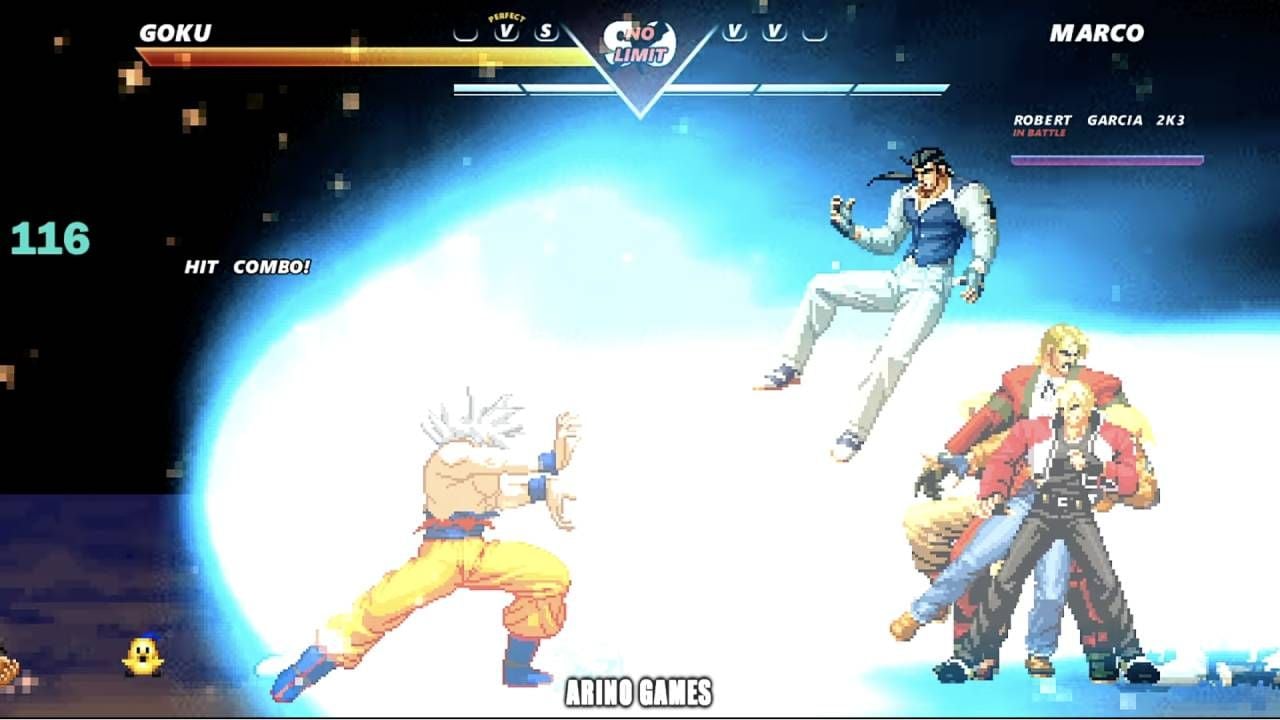Click the empty round slot on Marco's side
Image resolution: width=1280 pixels, height=720 pixels.
coord(813,32)
